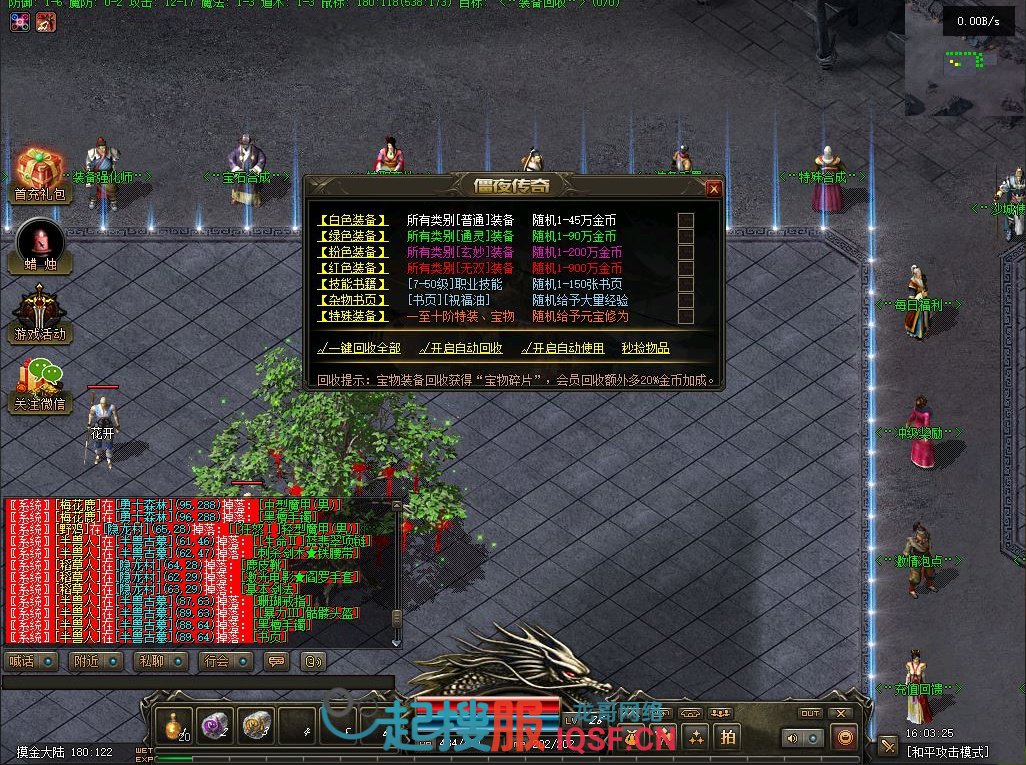Open the 首充礼包 gift box icon

pyautogui.click(x=40, y=170)
